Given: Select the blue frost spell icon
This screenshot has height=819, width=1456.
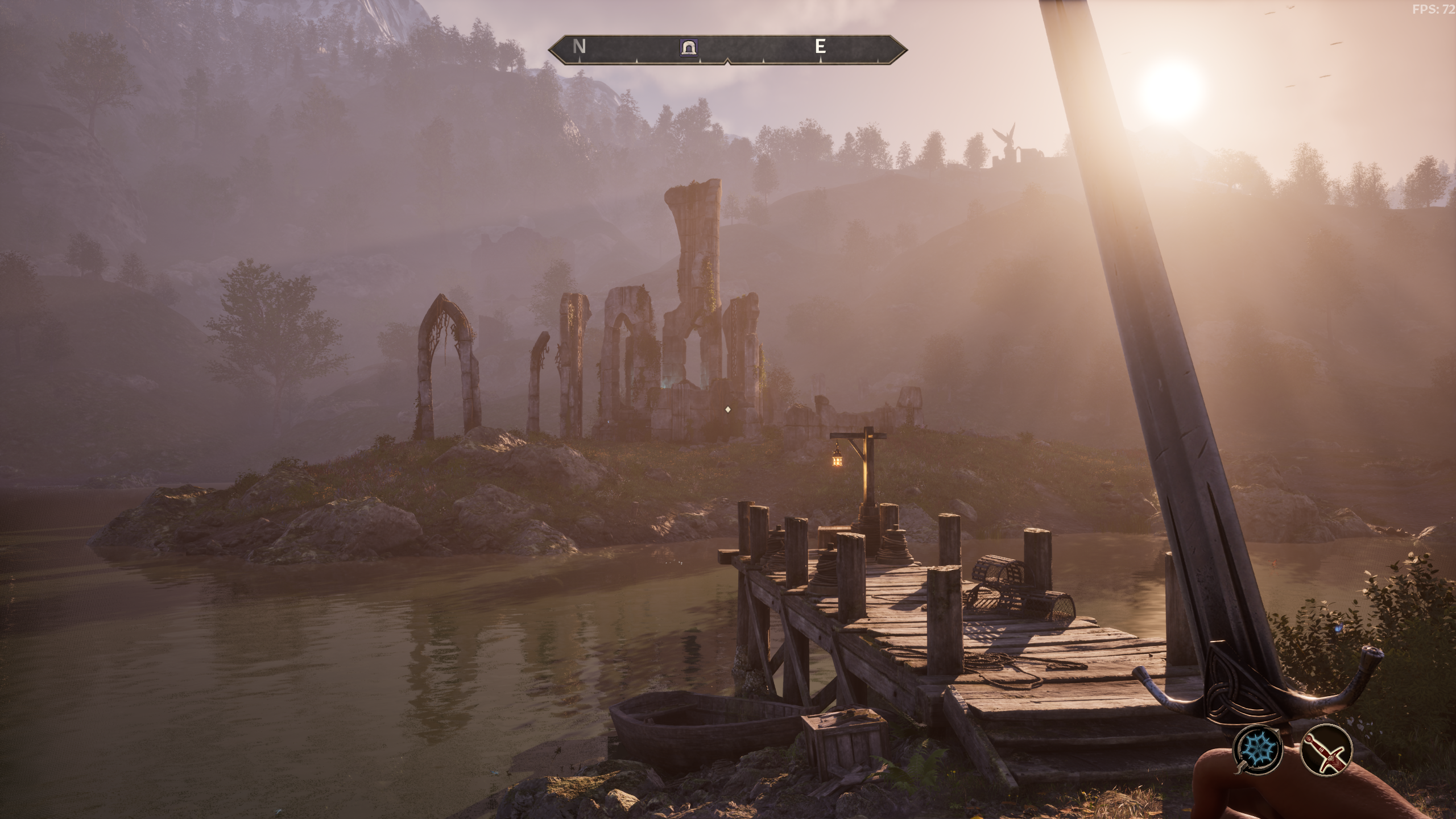Looking at the screenshot, I should click(x=1258, y=748).
